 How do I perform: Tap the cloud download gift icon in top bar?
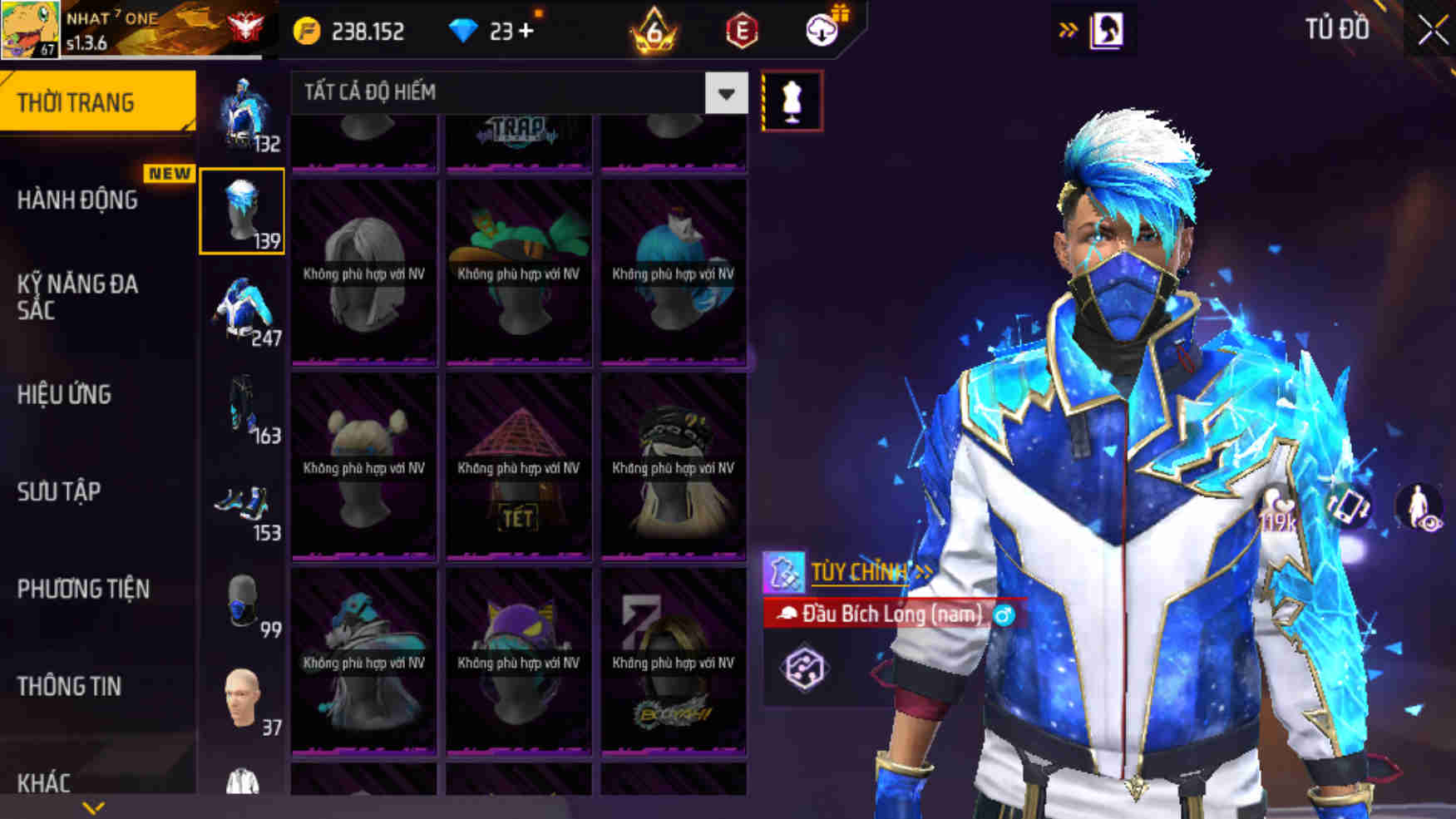pos(818,32)
